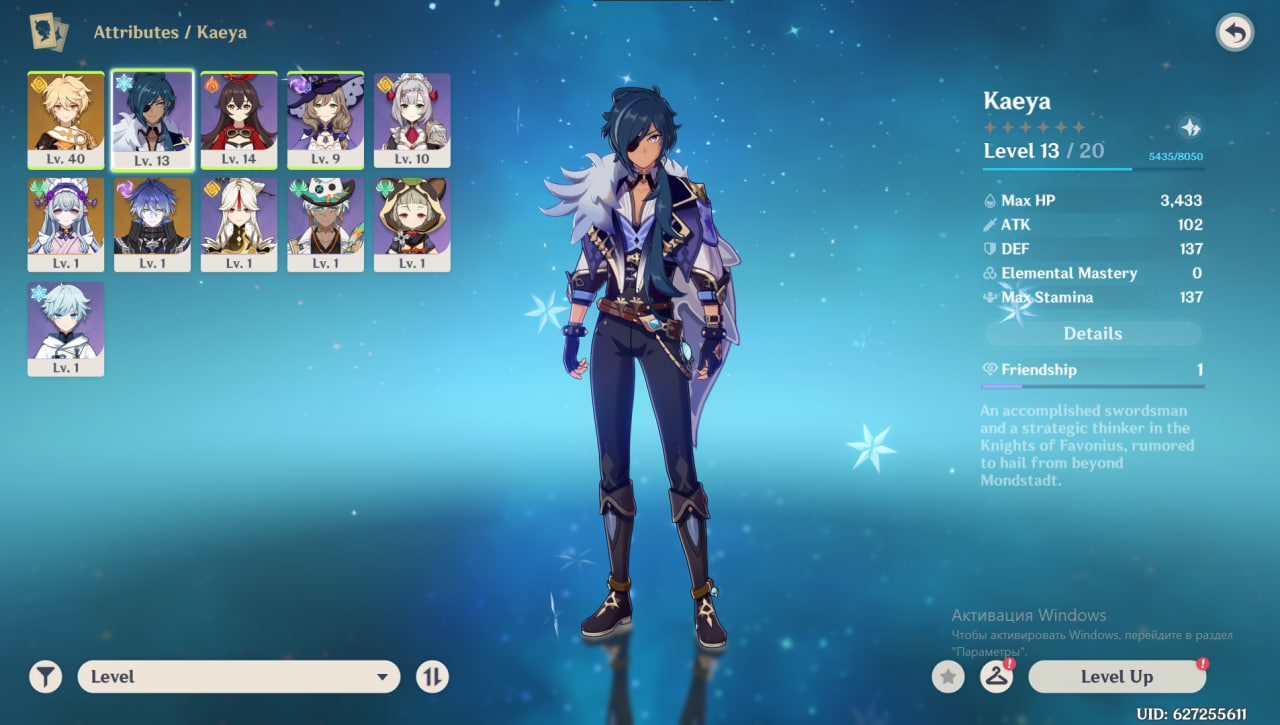This screenshot has width=1280, height=725.
Task: Choose the Kaeya Lv. 13 portrait
Action: [x=152, y=119]
